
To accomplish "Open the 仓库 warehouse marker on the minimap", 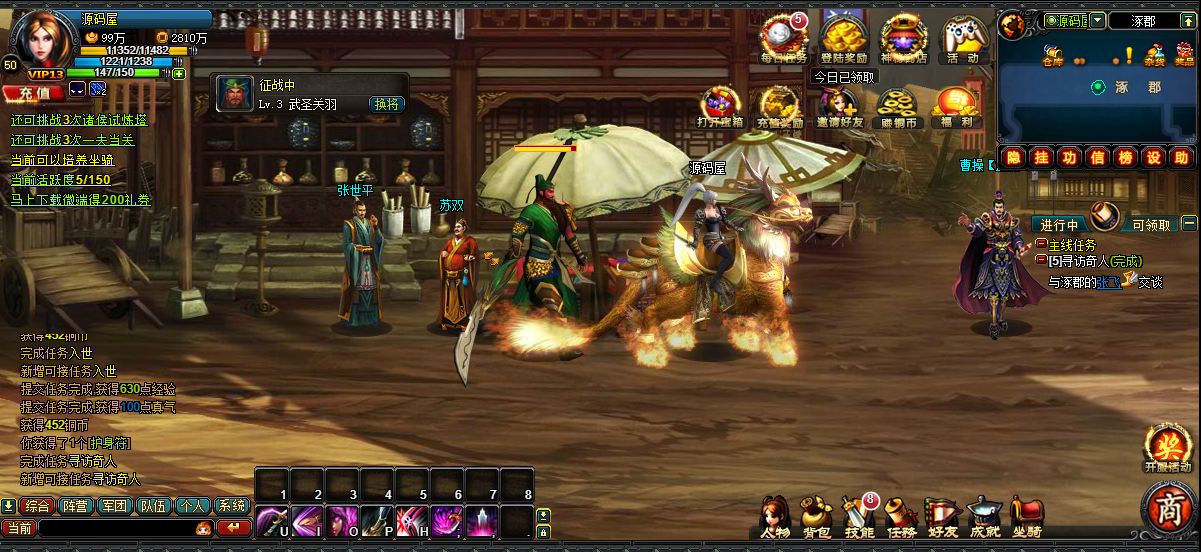I will [1052, 56].
